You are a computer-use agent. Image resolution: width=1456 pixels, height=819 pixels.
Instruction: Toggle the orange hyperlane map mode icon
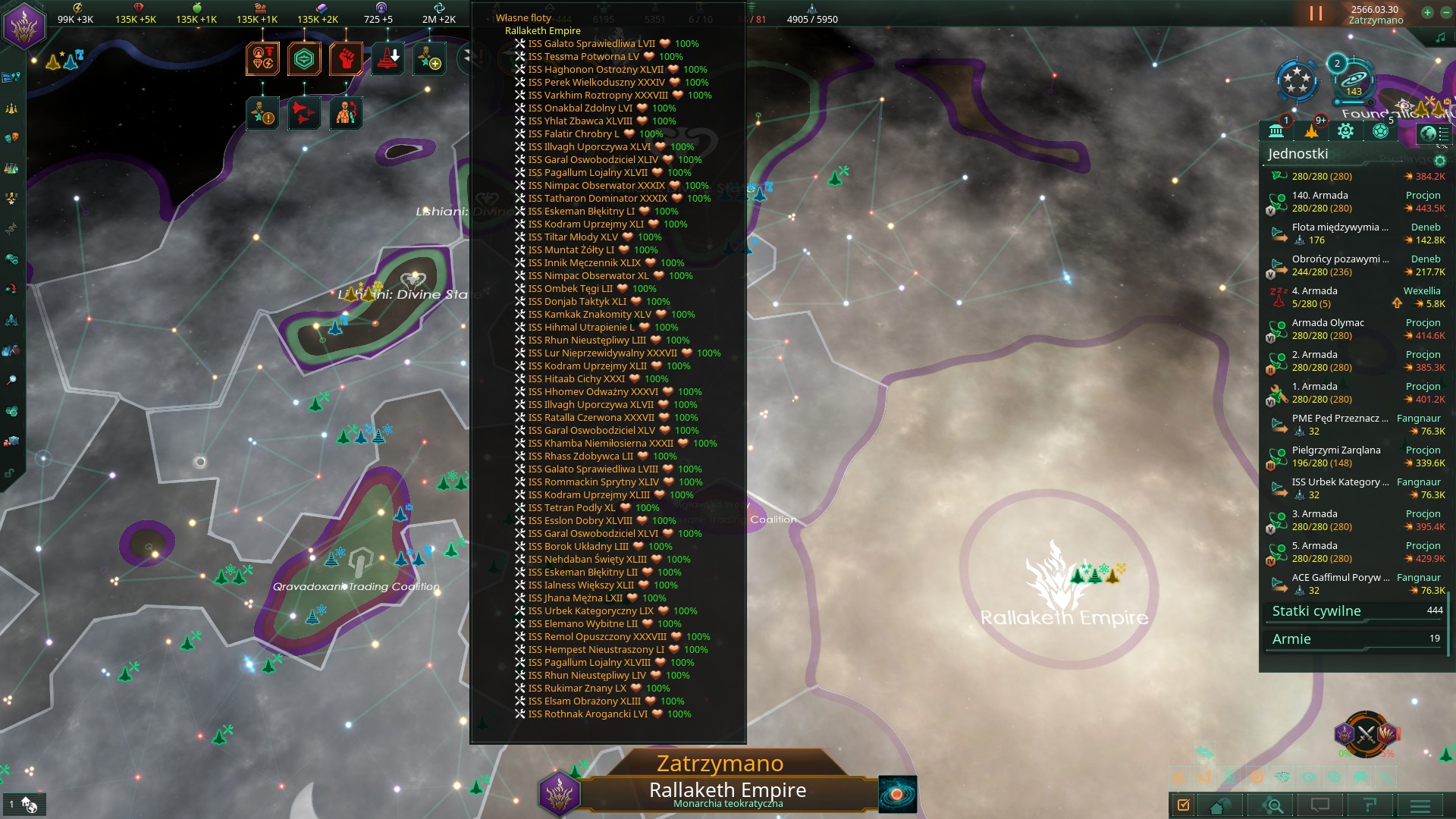[x=1207, y=778]
